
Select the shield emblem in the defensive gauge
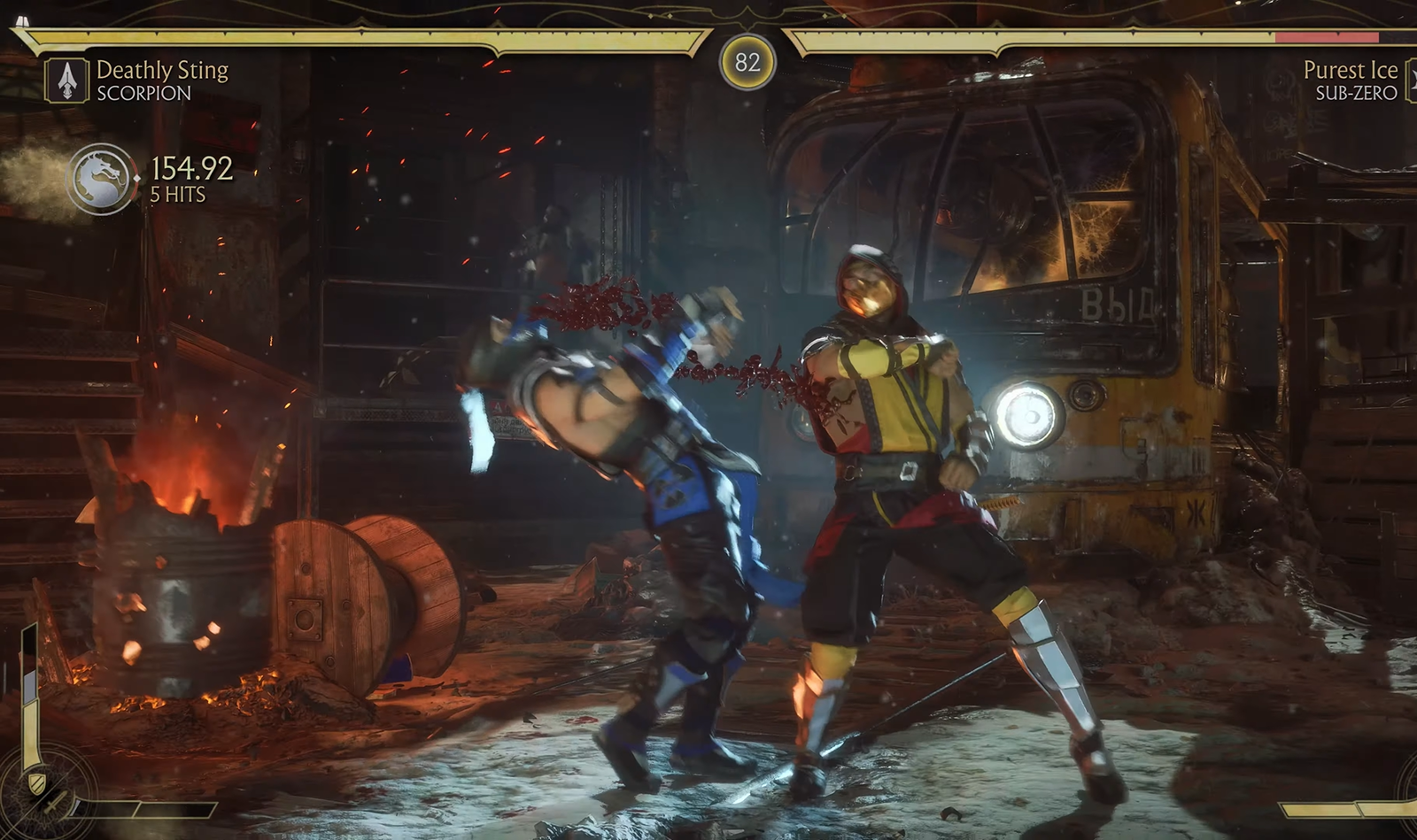pyautogui.click(x=36, y=782)
